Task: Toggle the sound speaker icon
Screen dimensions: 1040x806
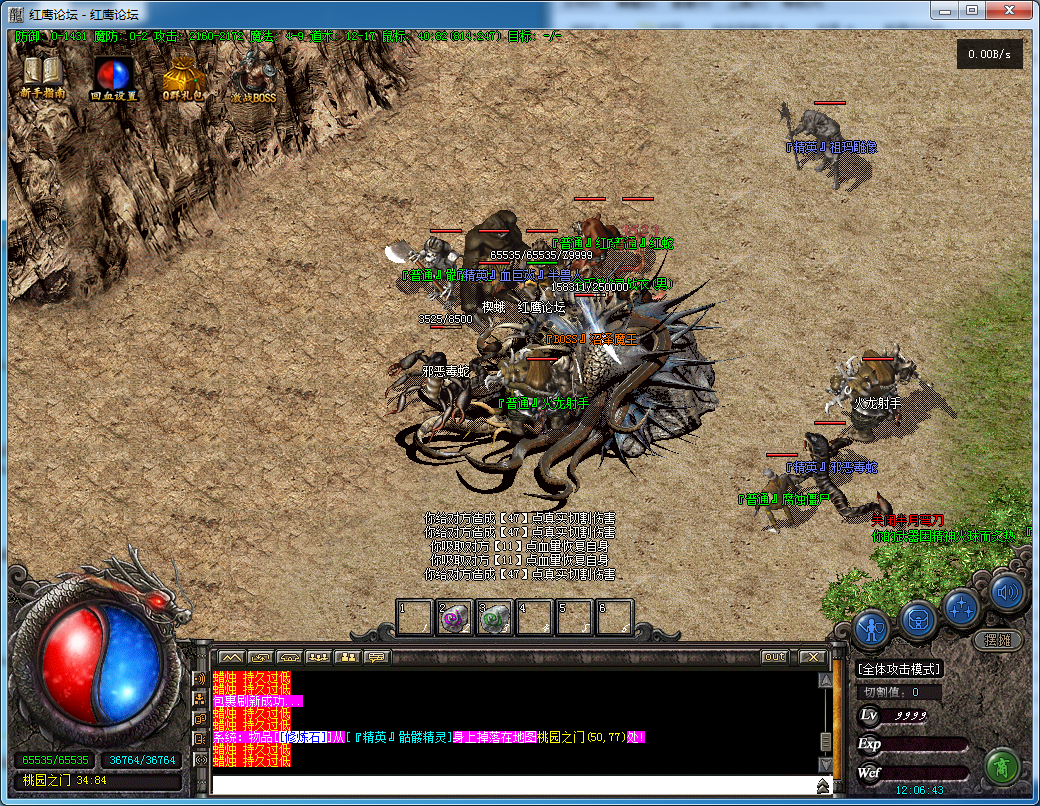Action: [1008, 592]
